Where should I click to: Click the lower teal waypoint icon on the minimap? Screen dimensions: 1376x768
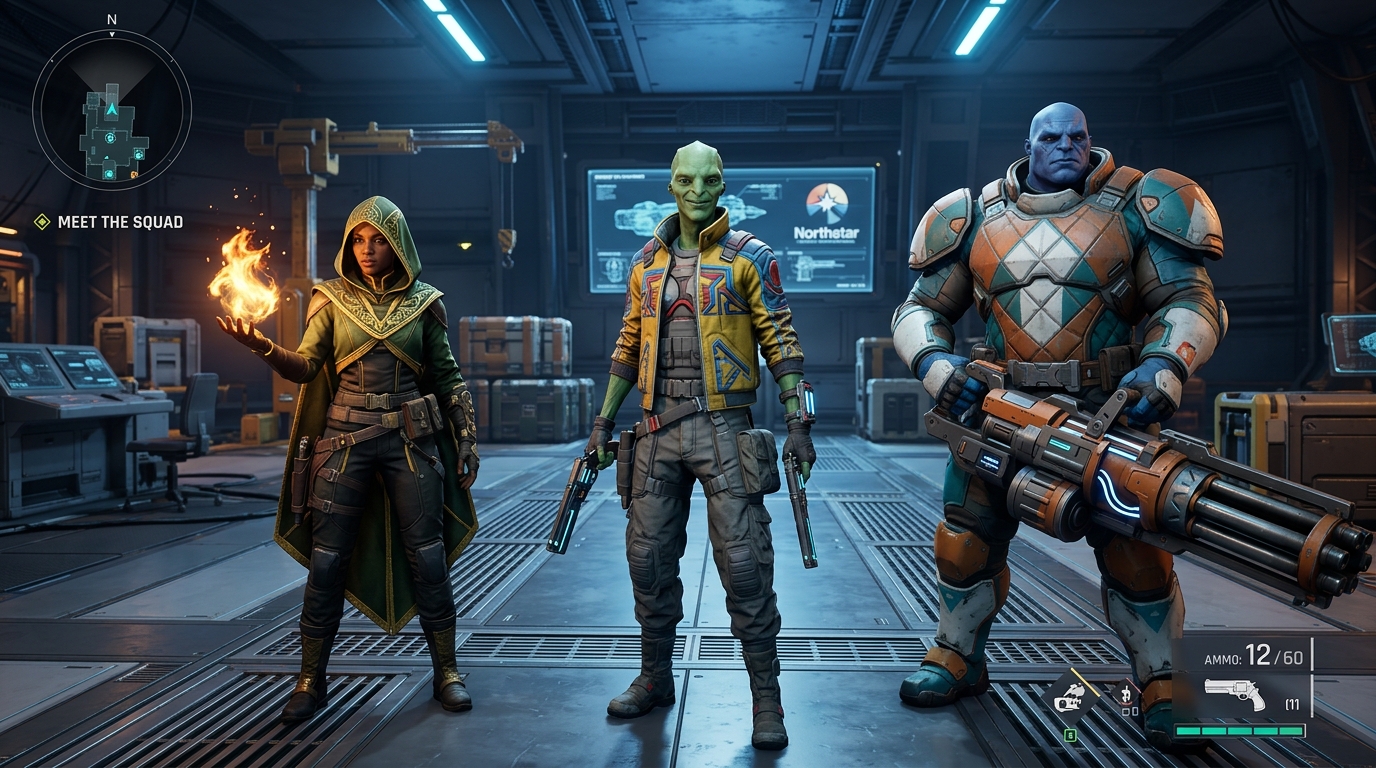click(109, 174)
